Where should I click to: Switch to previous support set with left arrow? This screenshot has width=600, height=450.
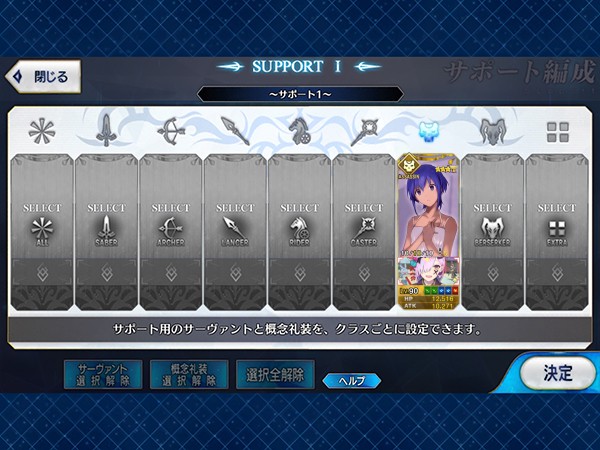click(232, 67)
